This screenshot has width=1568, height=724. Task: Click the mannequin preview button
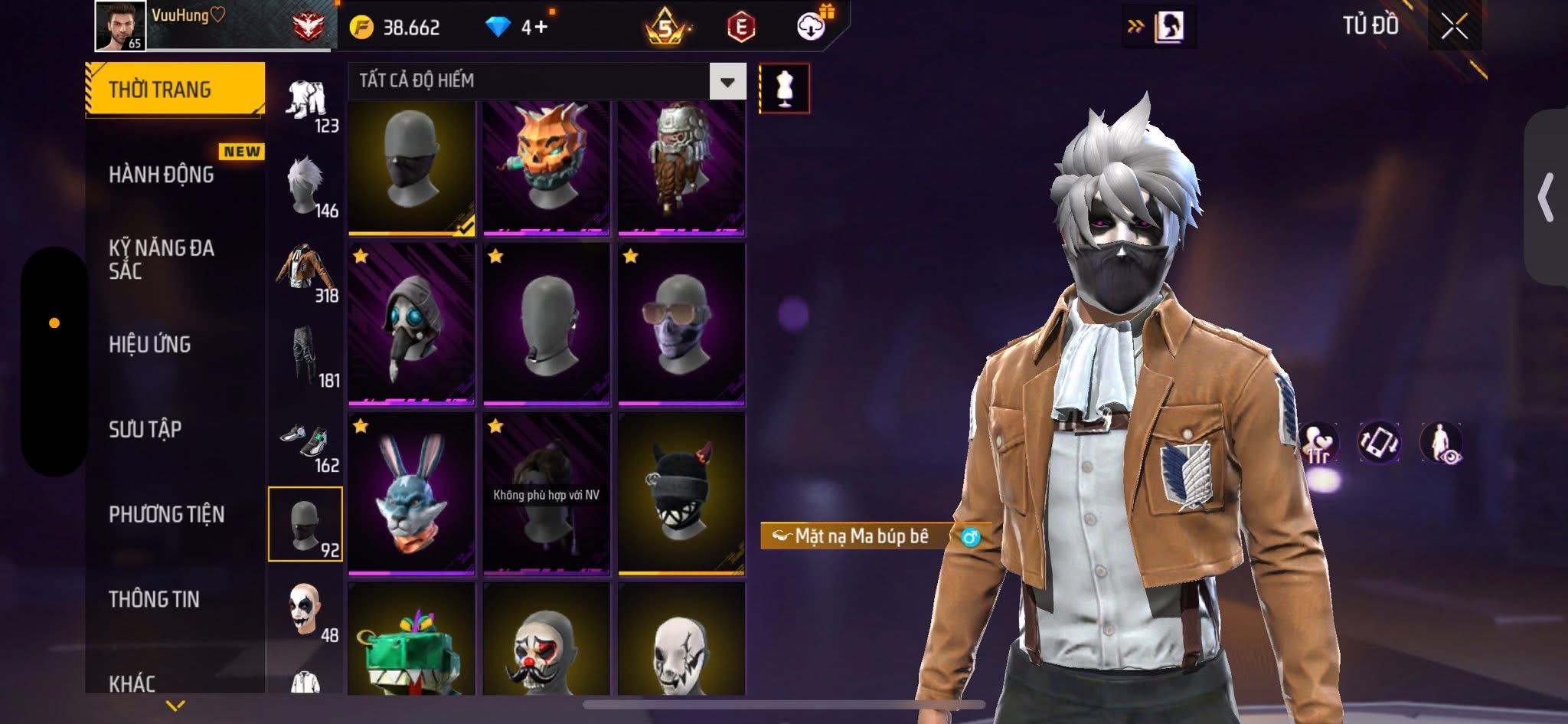pos(784,88)
